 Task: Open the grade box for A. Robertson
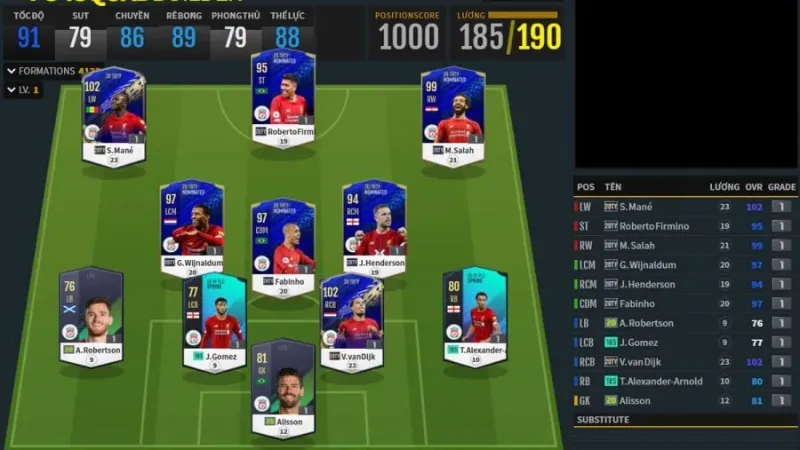pyautogui.click(x=782, y=323)
